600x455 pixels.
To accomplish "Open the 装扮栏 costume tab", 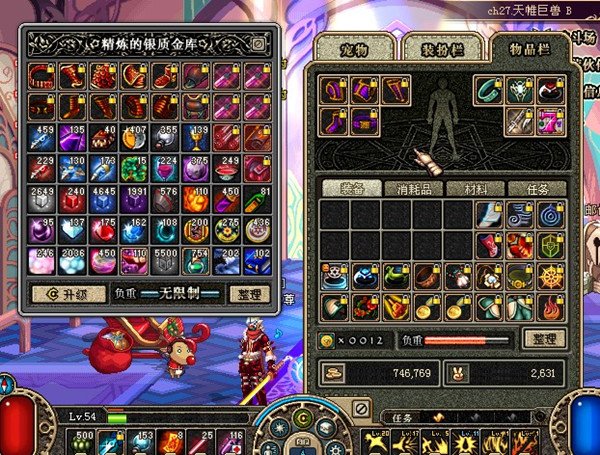I will (441, 47).
